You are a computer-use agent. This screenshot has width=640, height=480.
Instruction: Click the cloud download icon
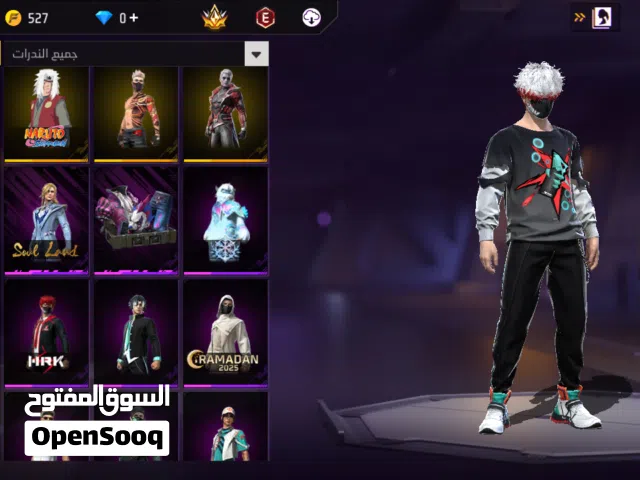click(x=312, y=17)
